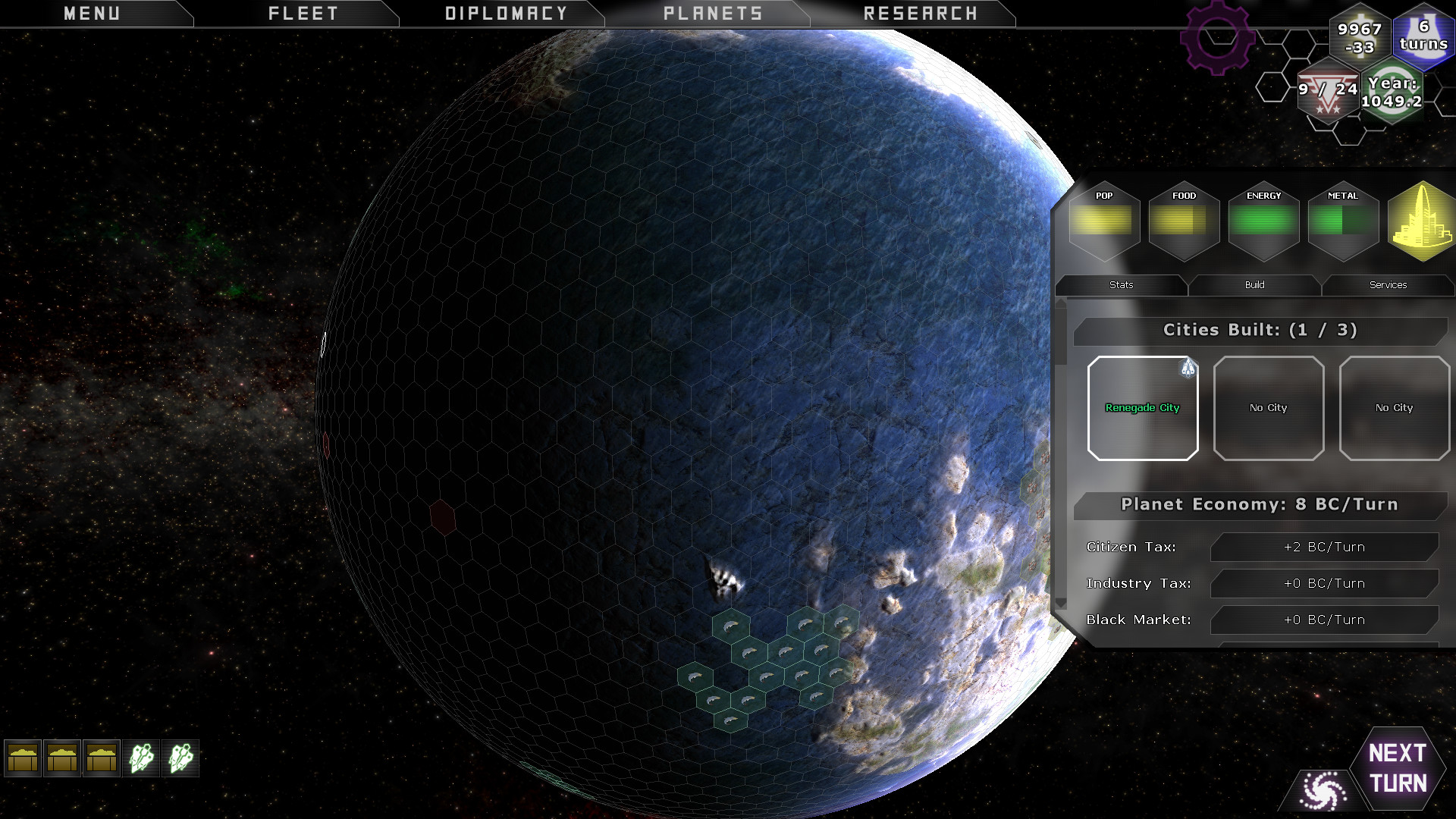Open the DIPLOMACY menu
The height and width of the screenshot is (819, 1456).
[506, 12]
